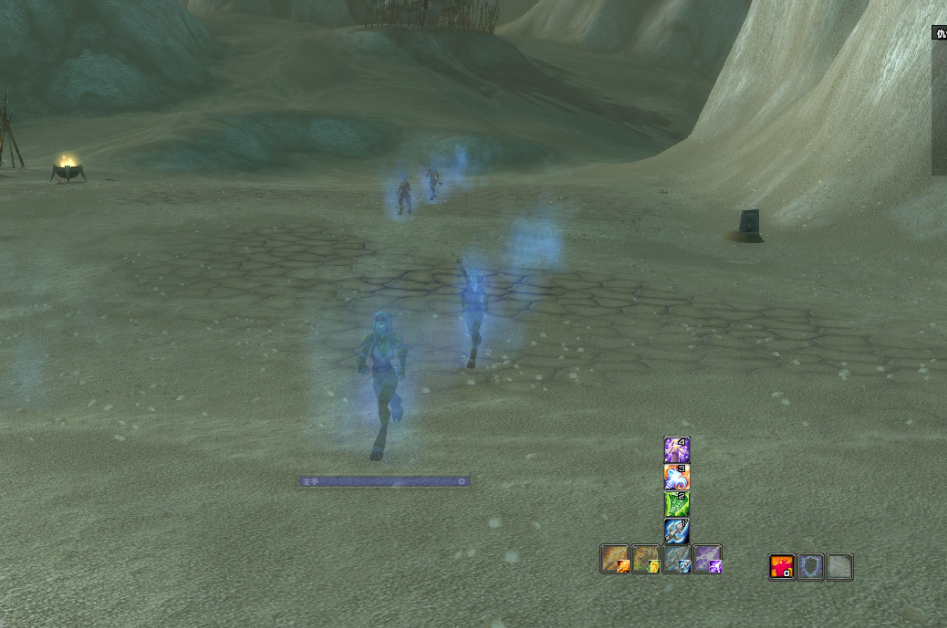Click the red and orange flame icon

782,567
